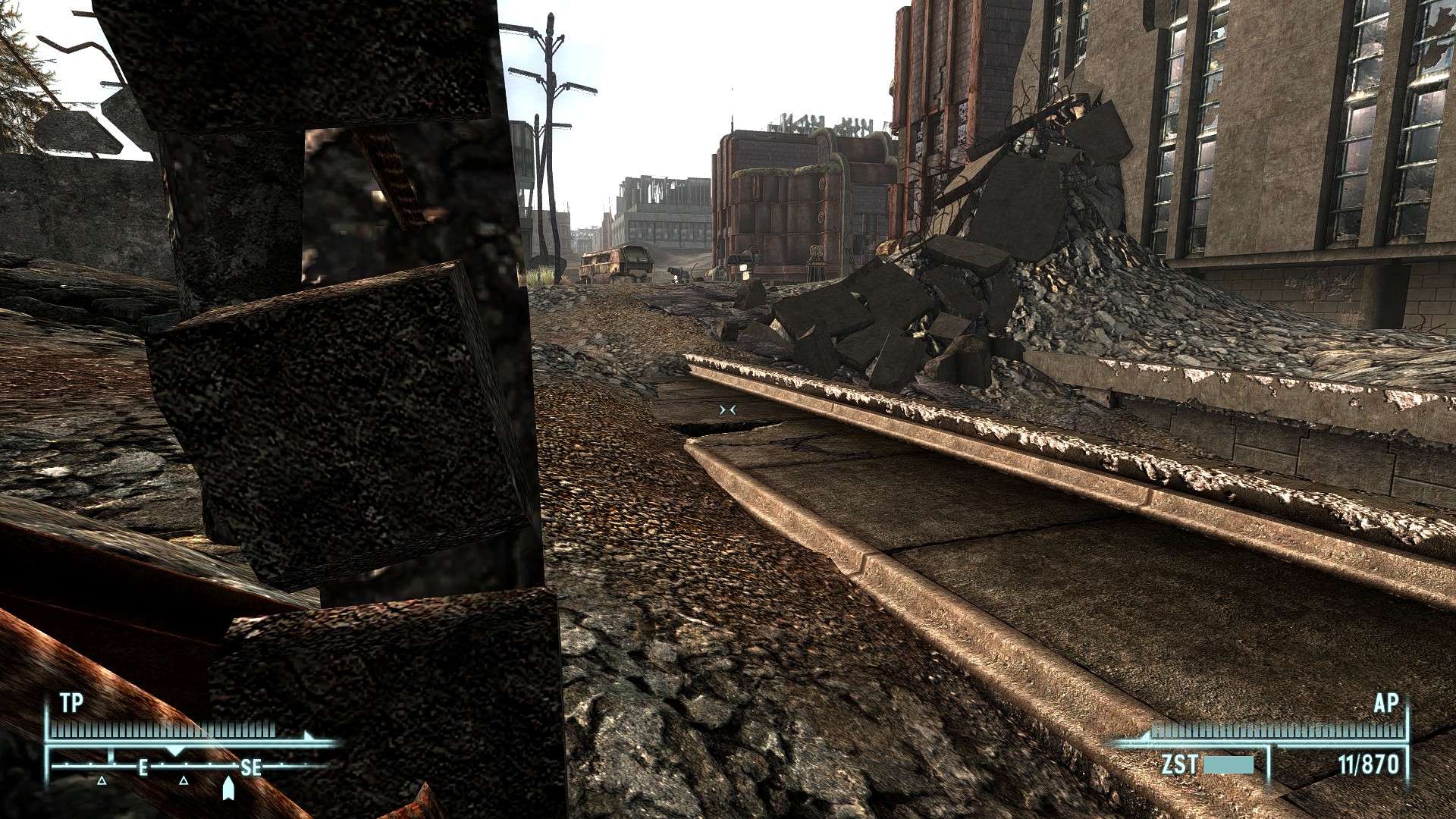Click the center crosshair reticle
The width and height of the screenshot is (1456, 819).
[x=730, y=409]
